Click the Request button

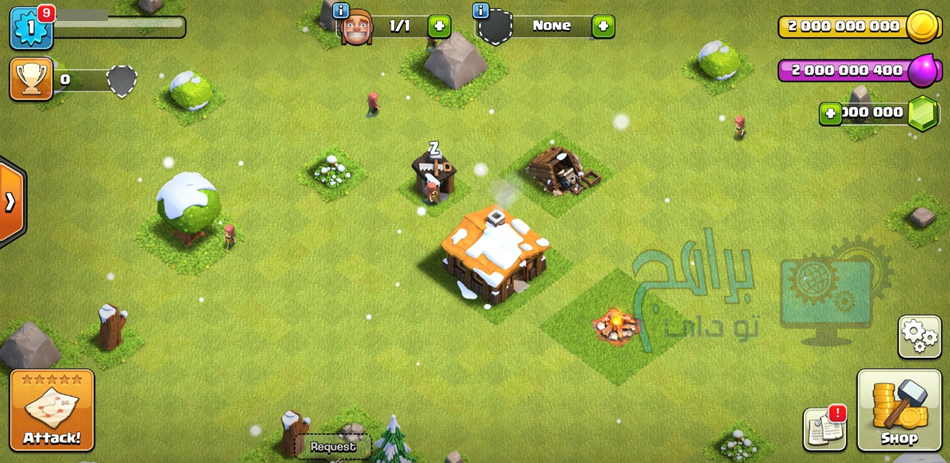point(333,447)
